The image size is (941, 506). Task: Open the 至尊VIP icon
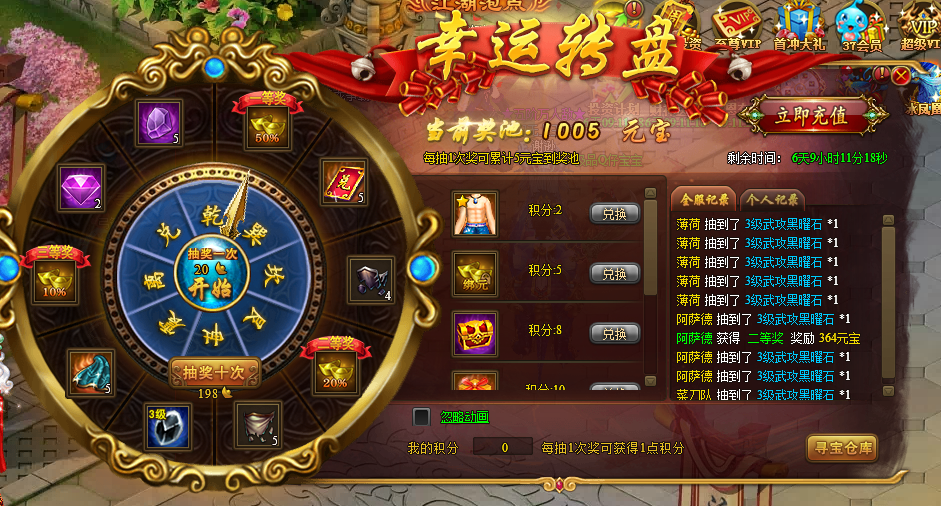pyautogui.click(x=736, y=27)
